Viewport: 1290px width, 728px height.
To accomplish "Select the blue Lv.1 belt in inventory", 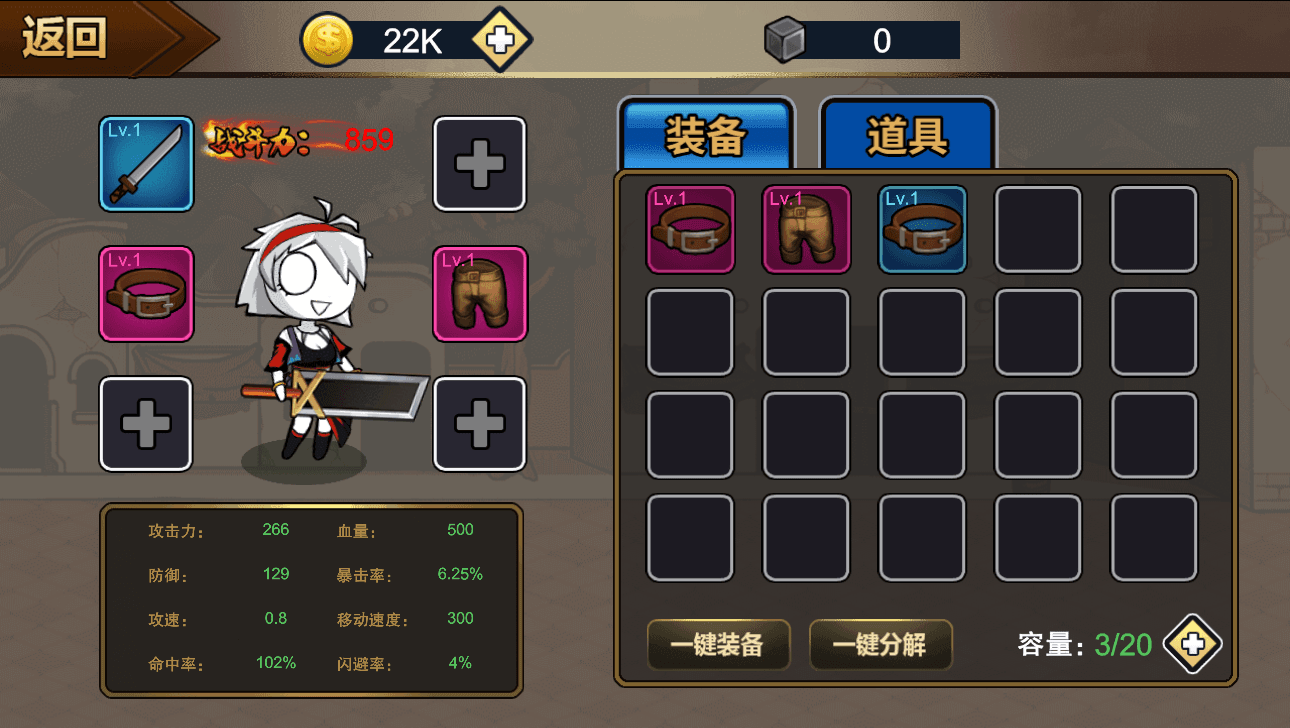I will click(x=922, y=229).
